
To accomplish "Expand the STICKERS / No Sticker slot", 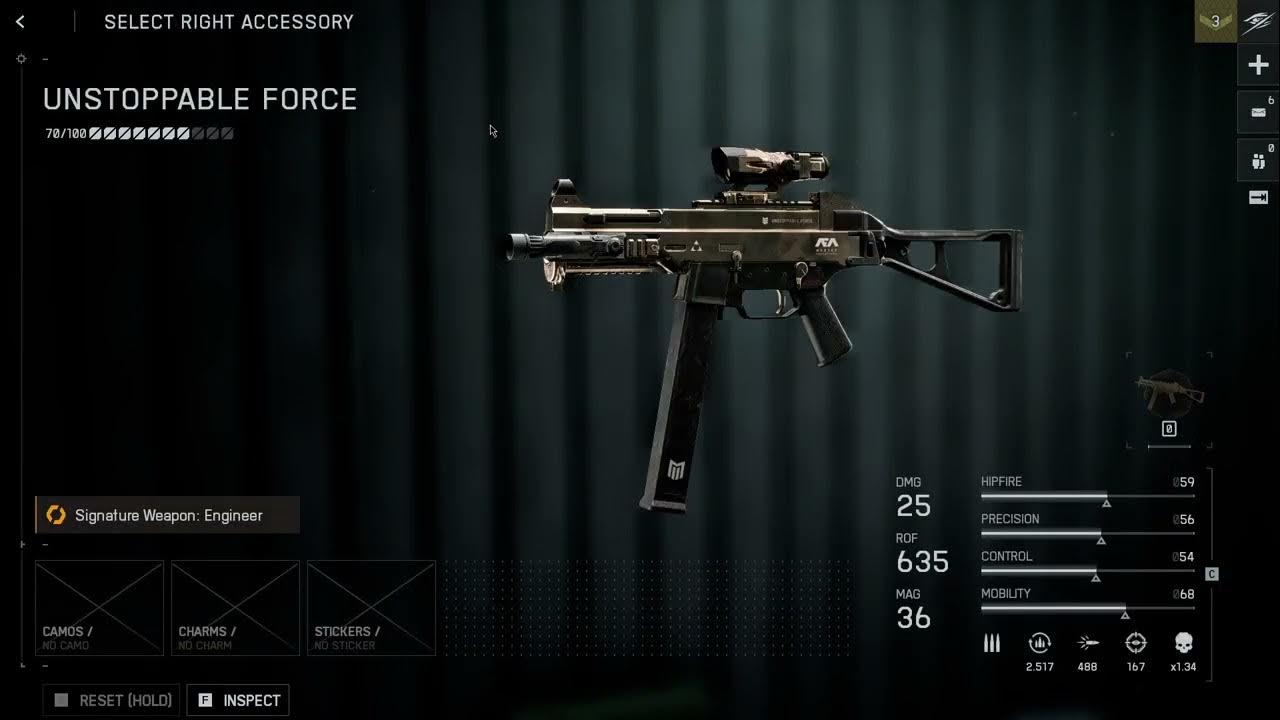I will coord(371,607).
